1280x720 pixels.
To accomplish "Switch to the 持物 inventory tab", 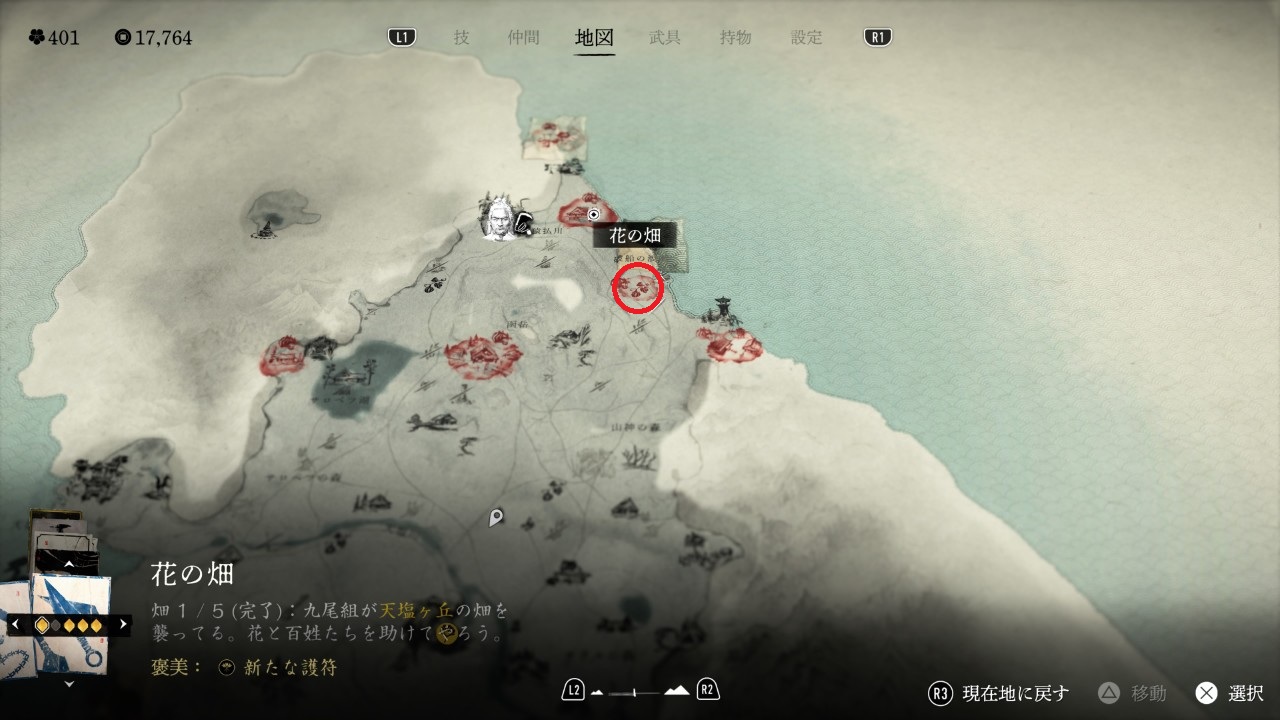I will (x=735, y=38).
